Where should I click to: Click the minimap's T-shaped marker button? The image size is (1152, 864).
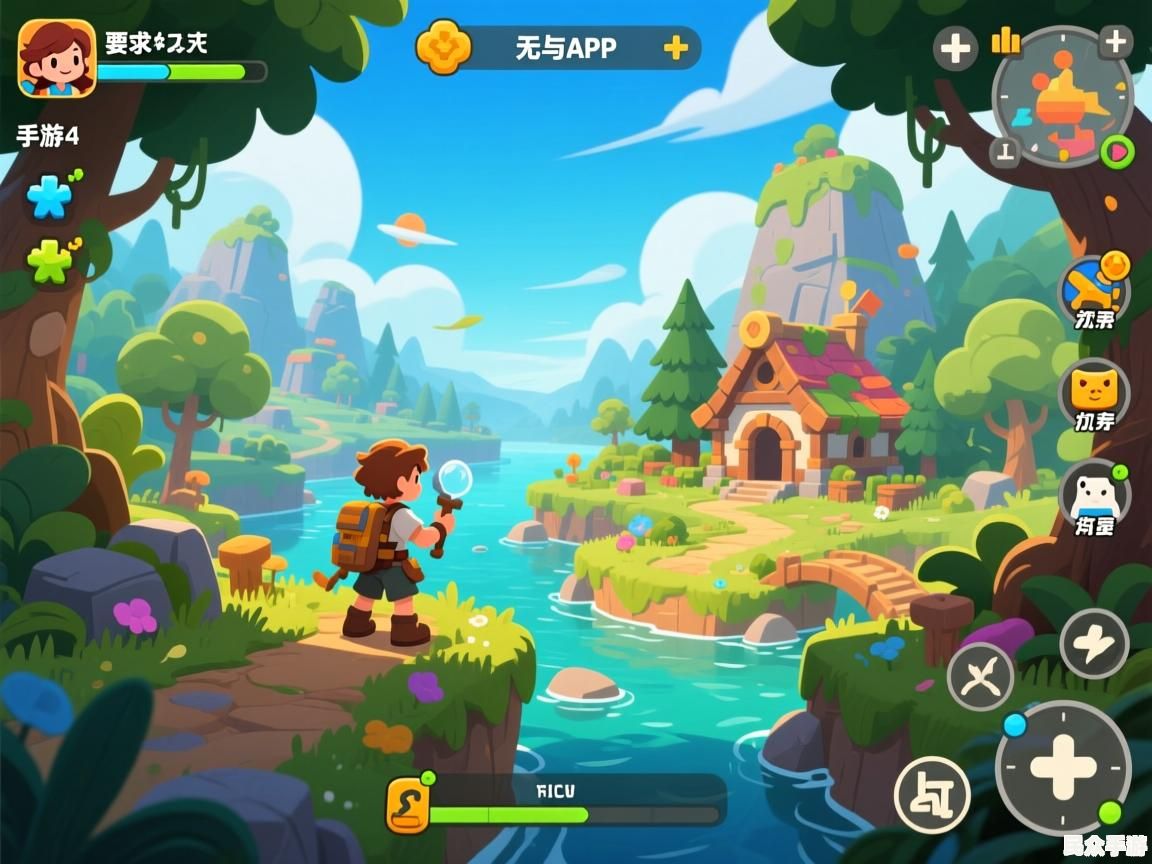click(1006, 152)
